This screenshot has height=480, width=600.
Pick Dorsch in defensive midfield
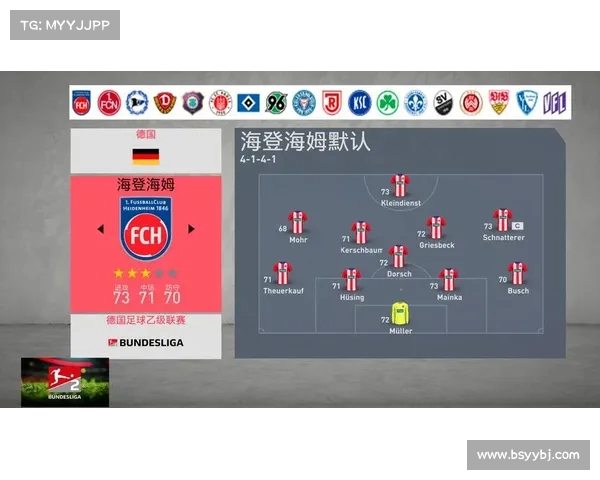399,256
